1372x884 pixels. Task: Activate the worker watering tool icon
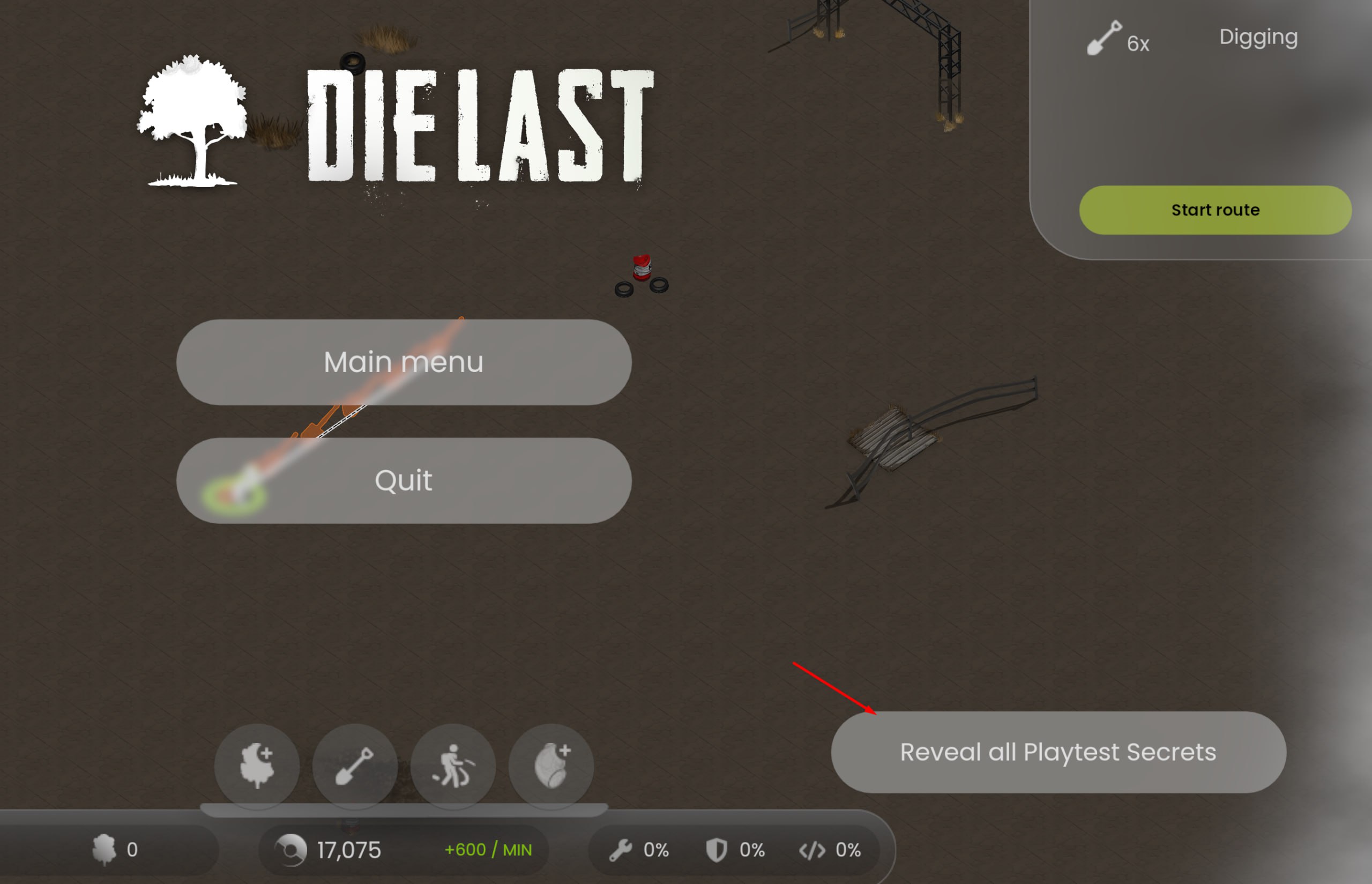coord(453,766)
